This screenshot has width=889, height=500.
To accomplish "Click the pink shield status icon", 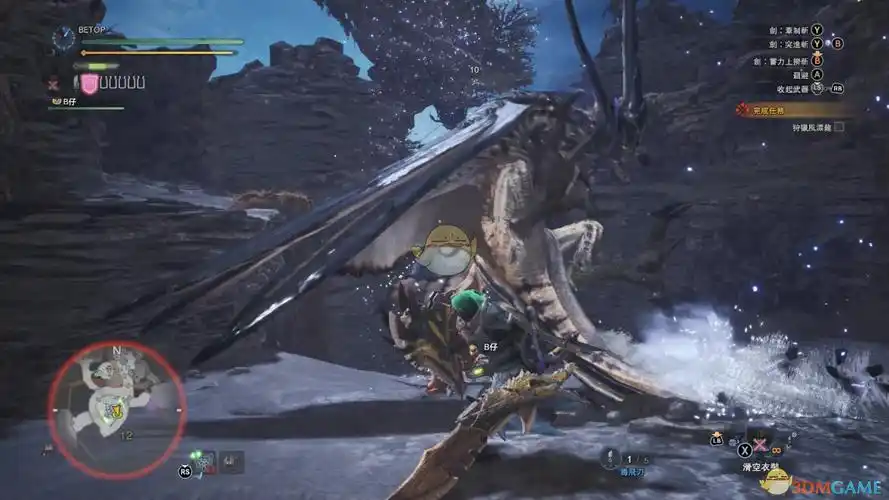I will (90, 84).
